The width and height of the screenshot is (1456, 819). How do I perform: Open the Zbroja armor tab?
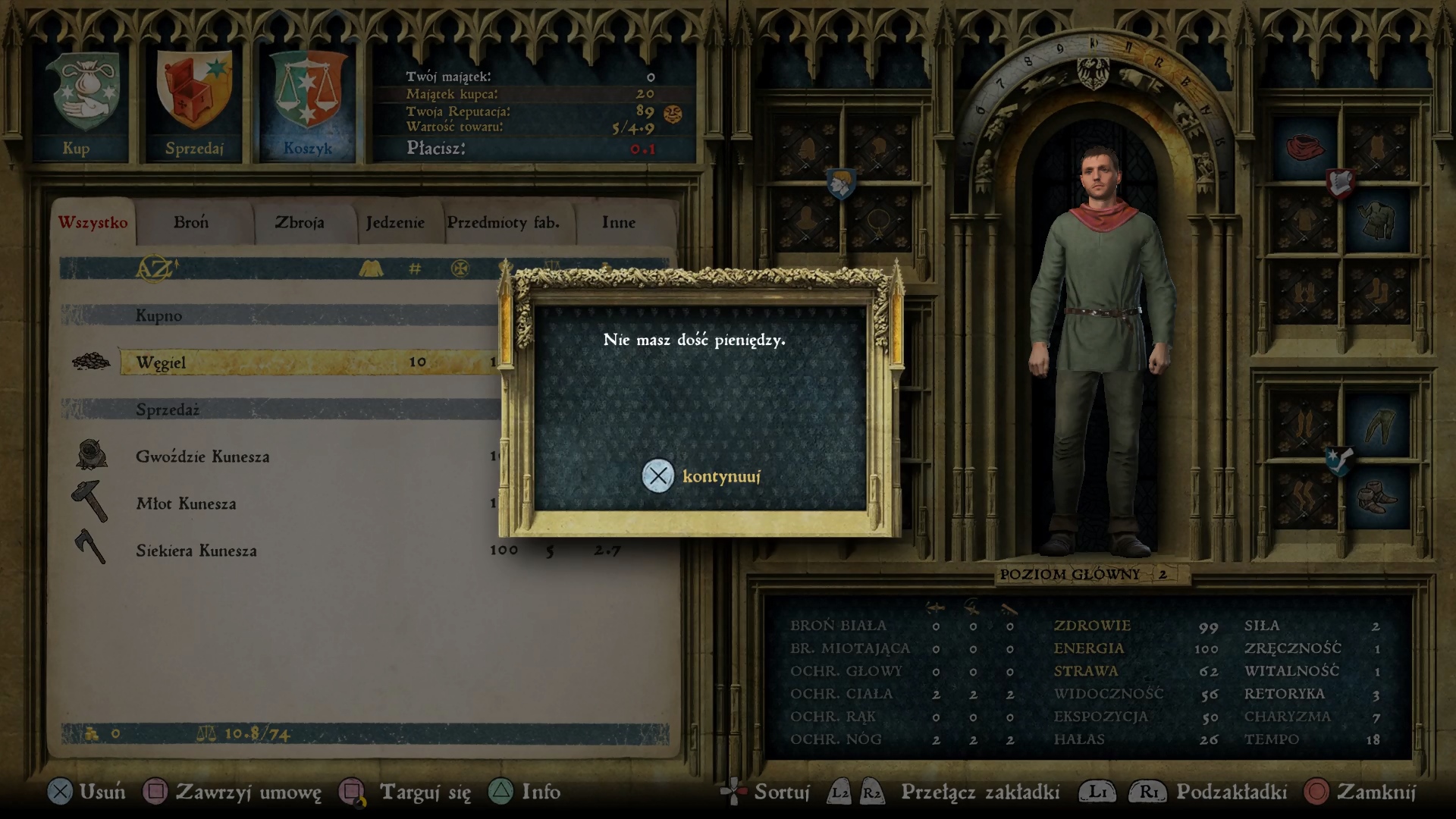pos(300,223)
